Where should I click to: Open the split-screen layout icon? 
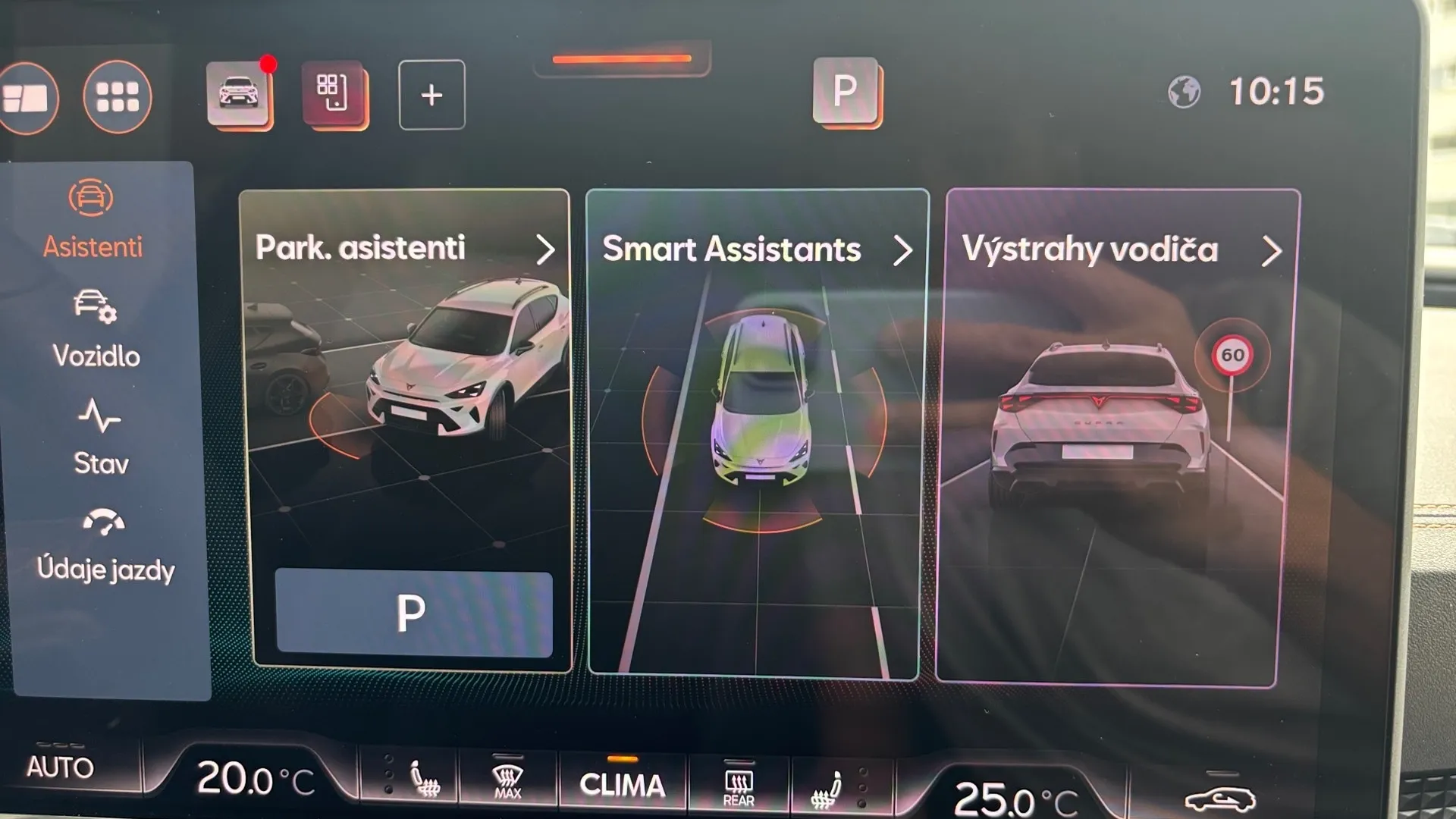pyautogui.click(x=29, y=97)
